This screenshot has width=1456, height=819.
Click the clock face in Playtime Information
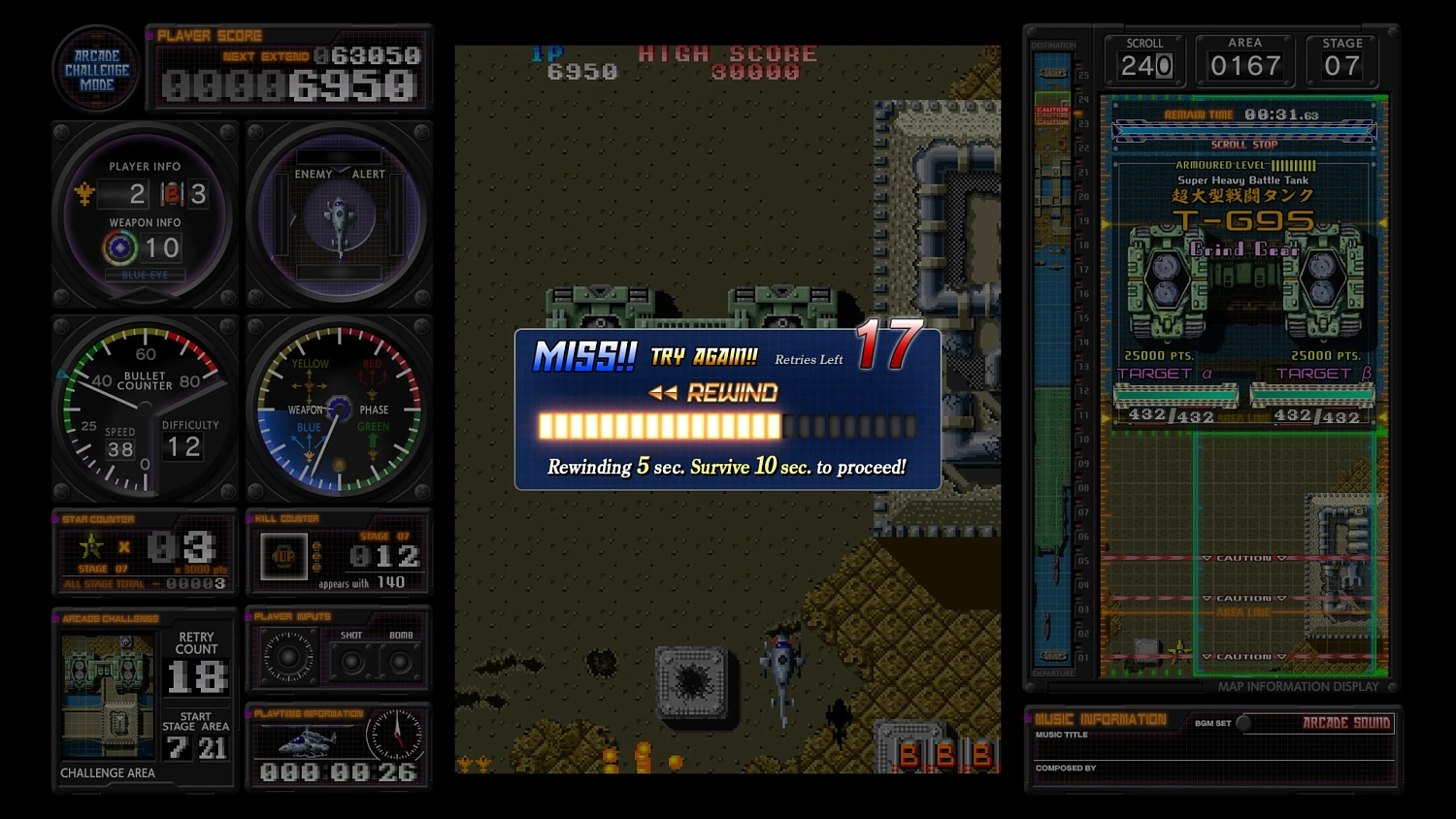pyautogui.click(x=397, y=735)
